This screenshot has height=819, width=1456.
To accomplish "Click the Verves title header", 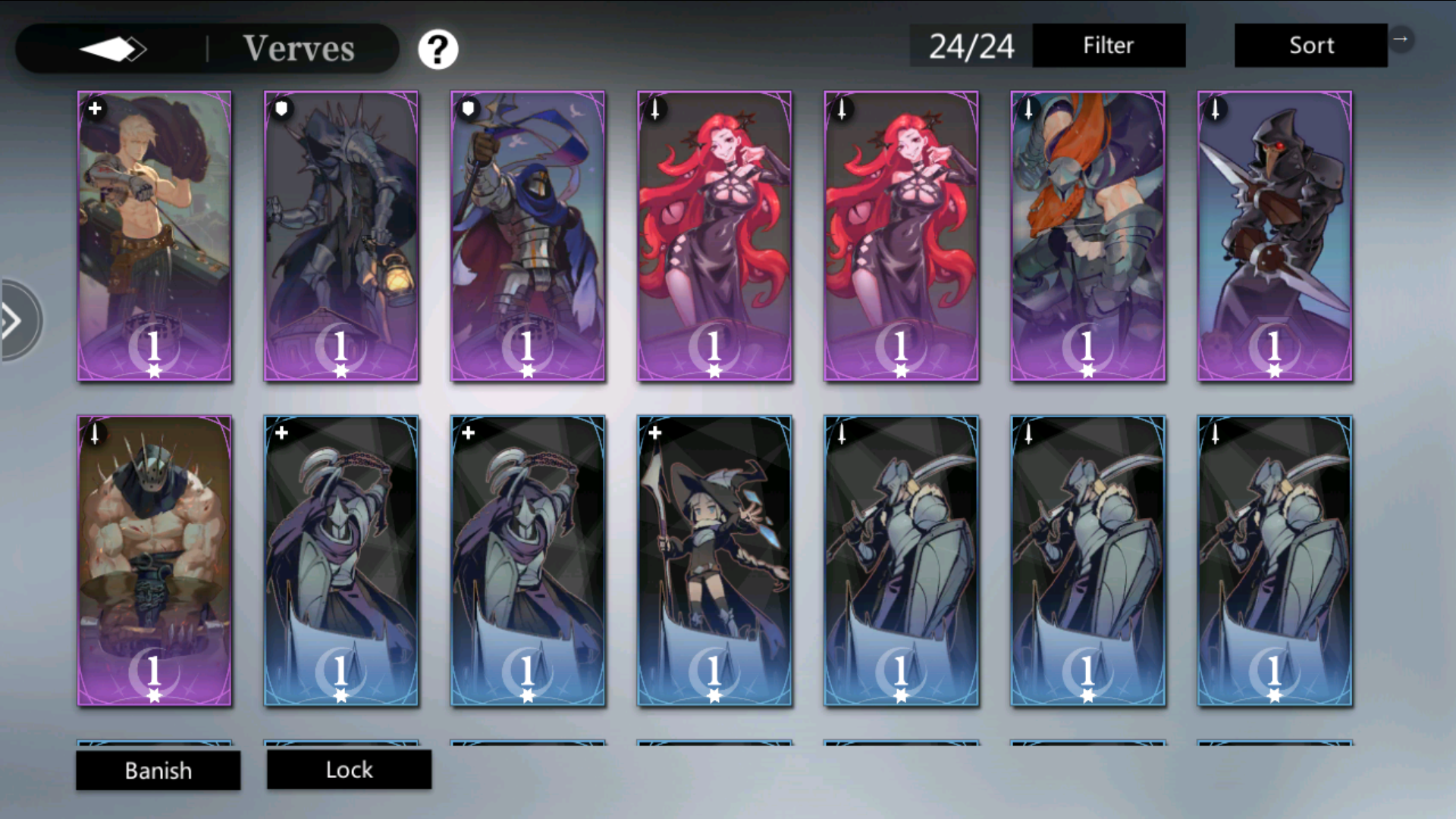I will [299, 48].
